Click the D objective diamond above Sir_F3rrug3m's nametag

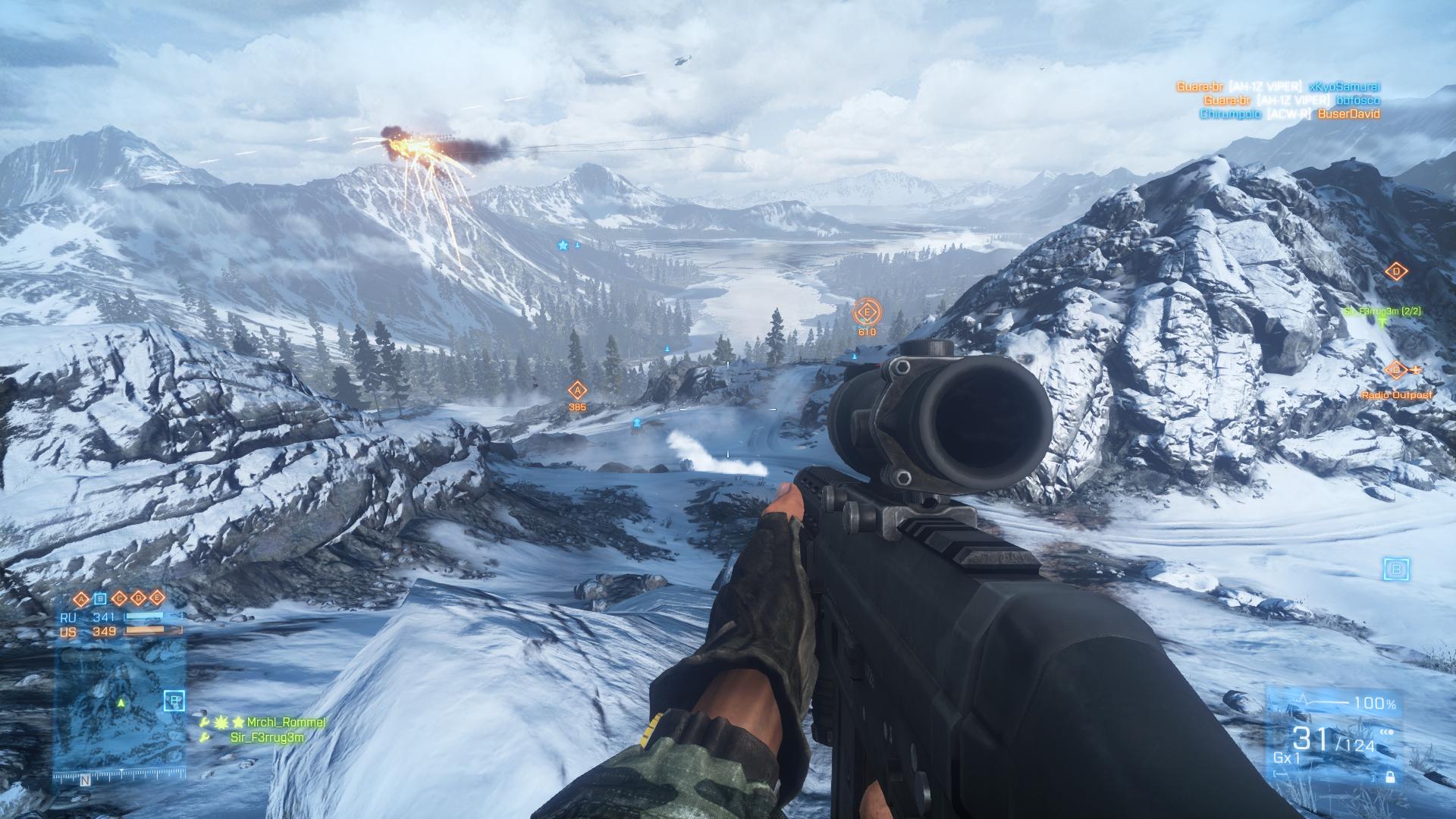[1396, 271]
